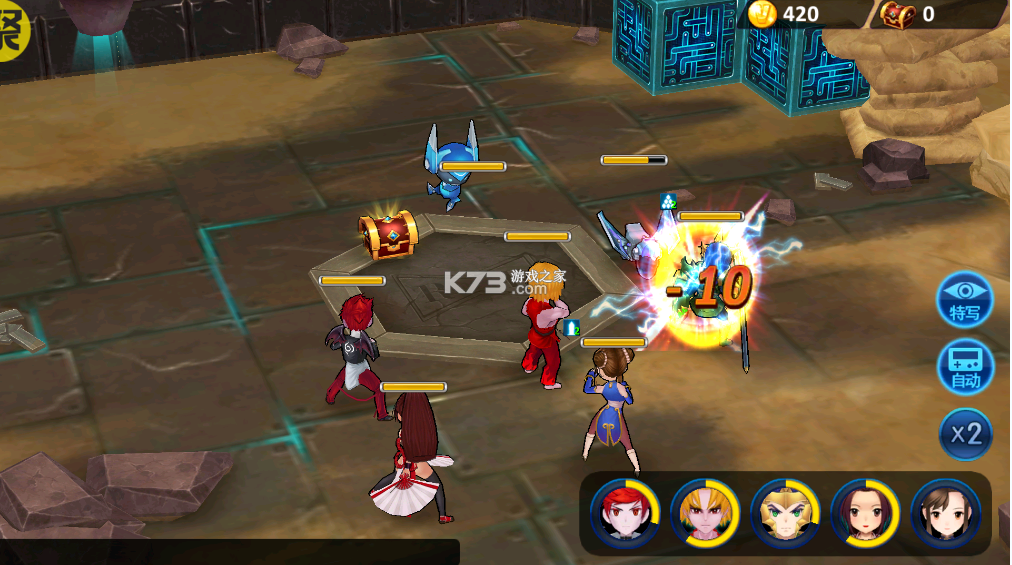Activate the blonde spiky-haired hero's skill
The width and height of the screenshot is (1012, 565).
click(705, 513)
